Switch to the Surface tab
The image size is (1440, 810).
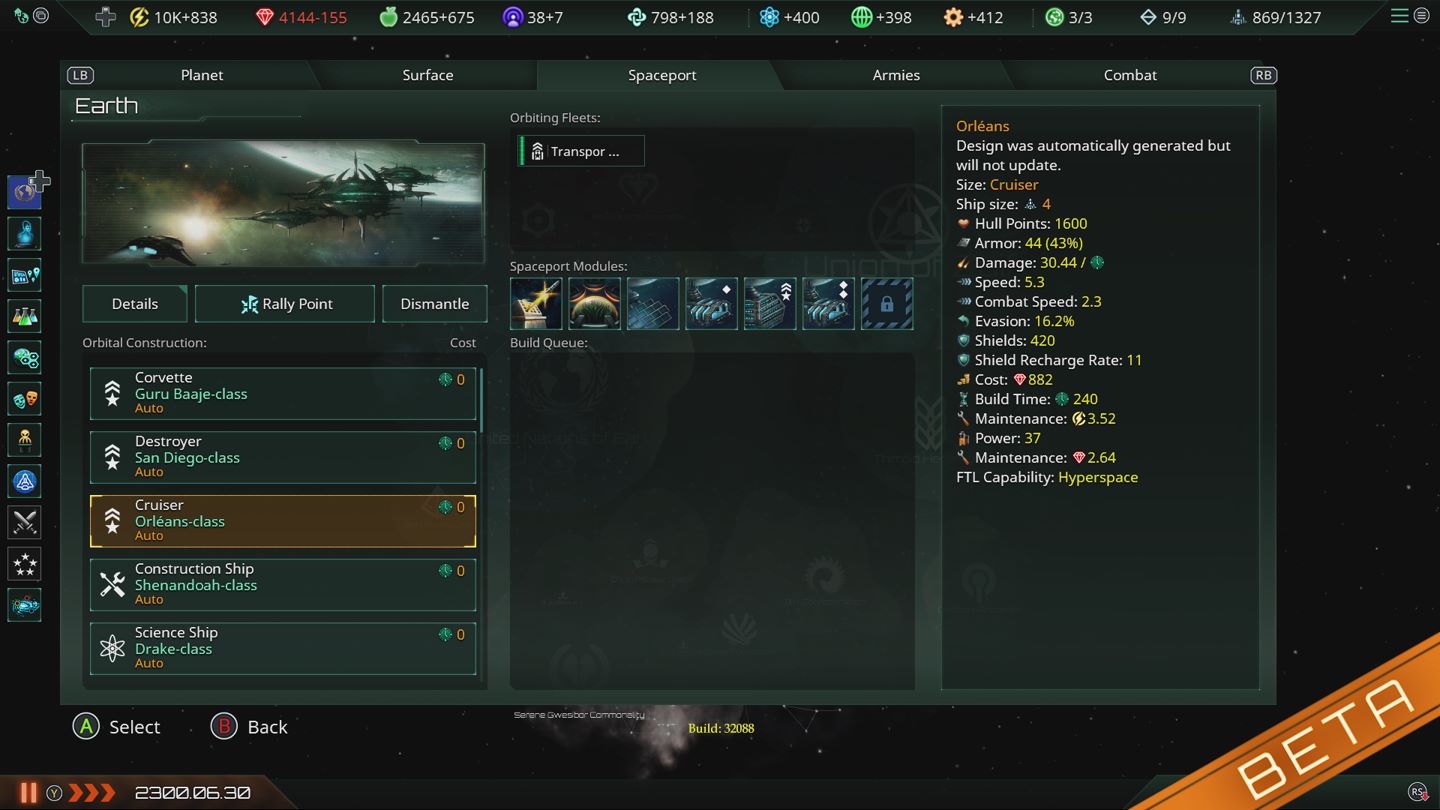[x=427, y=74]
